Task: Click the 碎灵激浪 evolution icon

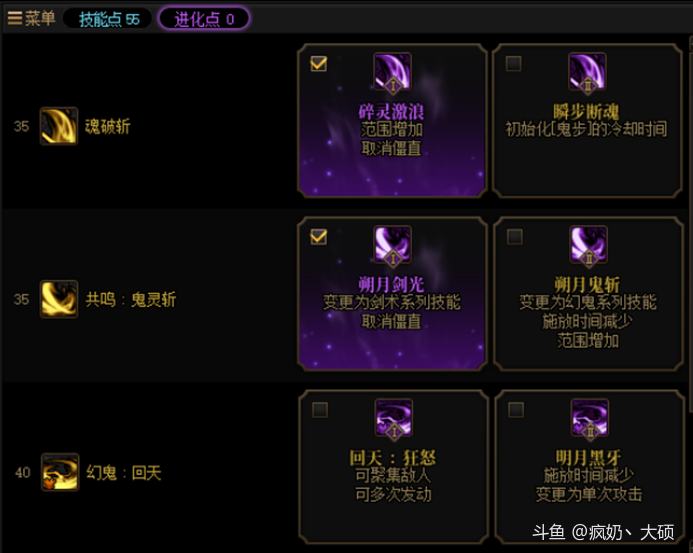Action: point(392,72)
